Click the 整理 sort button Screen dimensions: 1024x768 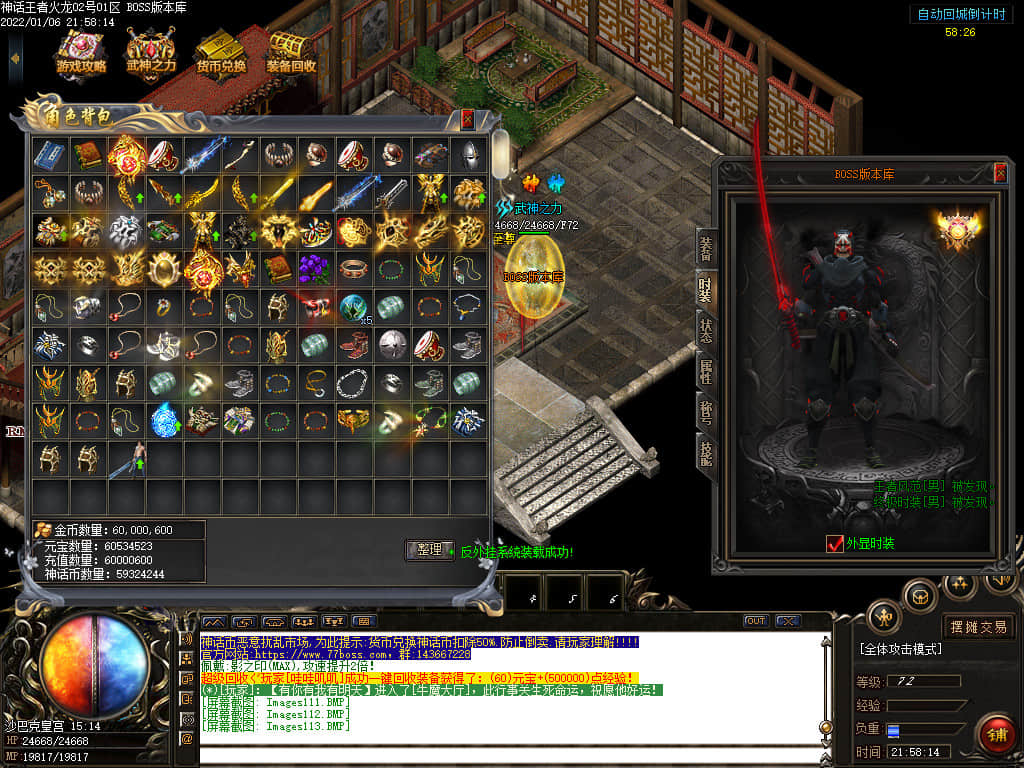[x=429, y=550]
